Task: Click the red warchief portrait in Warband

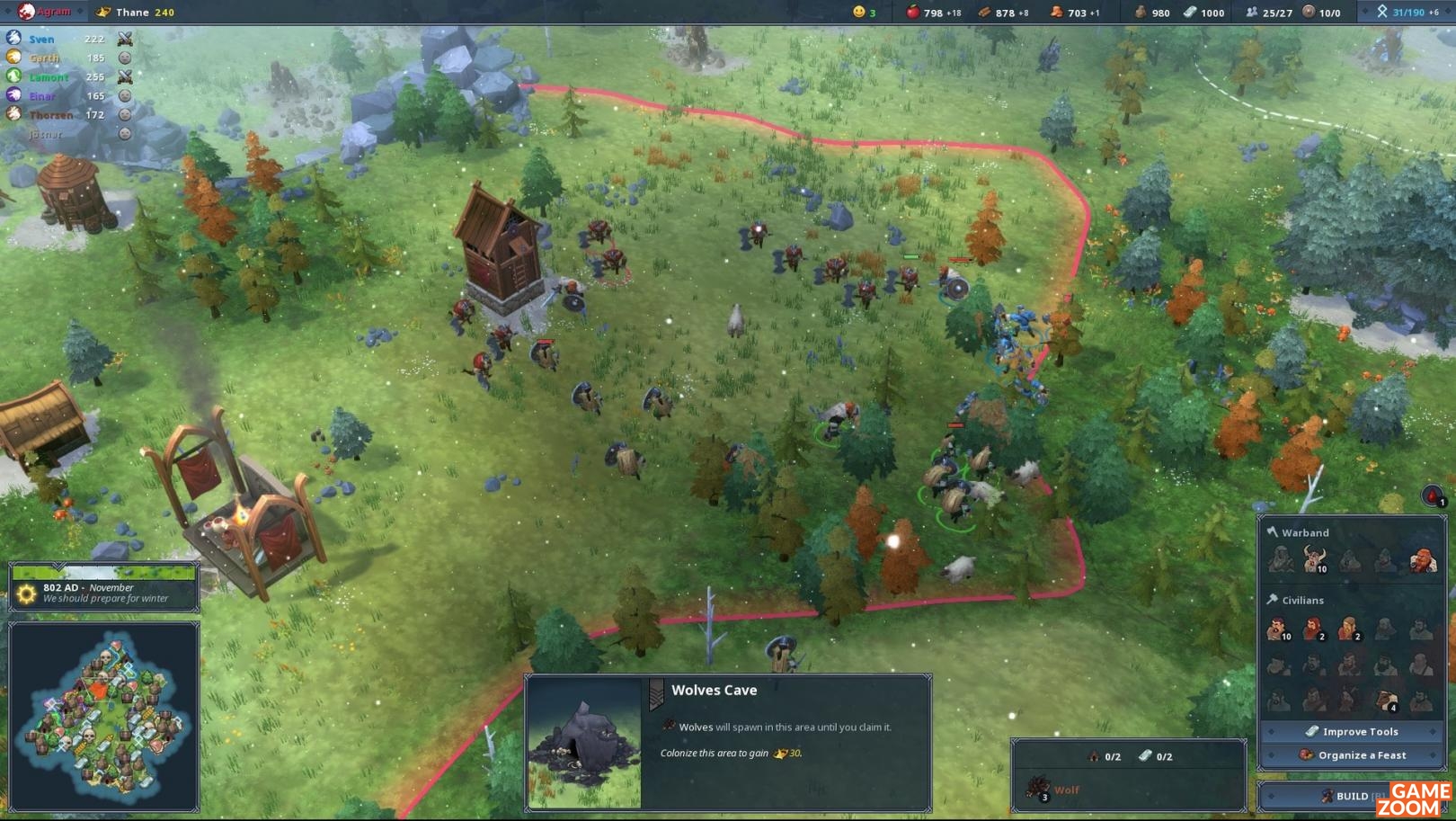Action: (1423, 560)
